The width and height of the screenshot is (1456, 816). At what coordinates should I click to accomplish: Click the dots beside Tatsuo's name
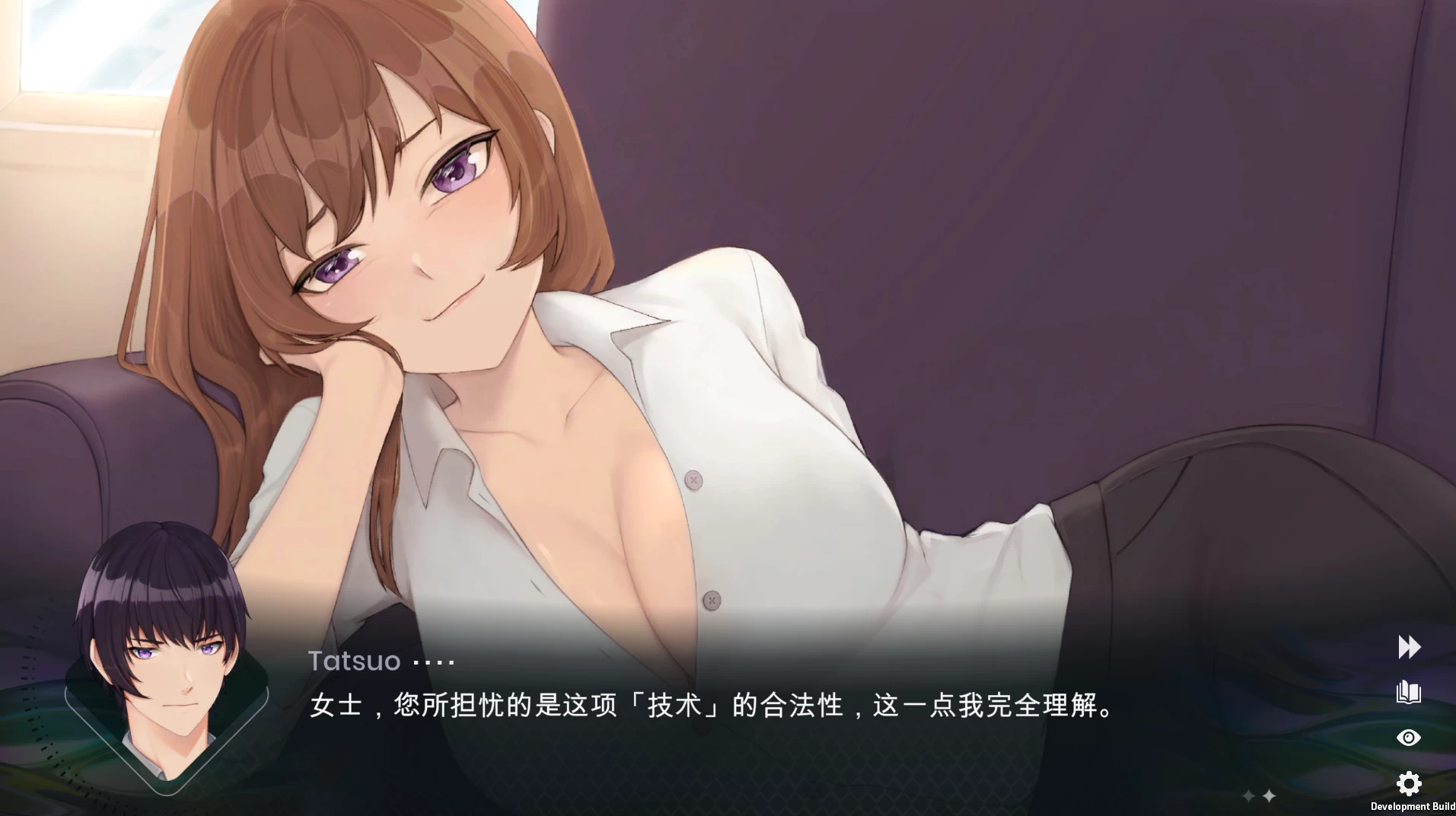(x=434, y=661)
